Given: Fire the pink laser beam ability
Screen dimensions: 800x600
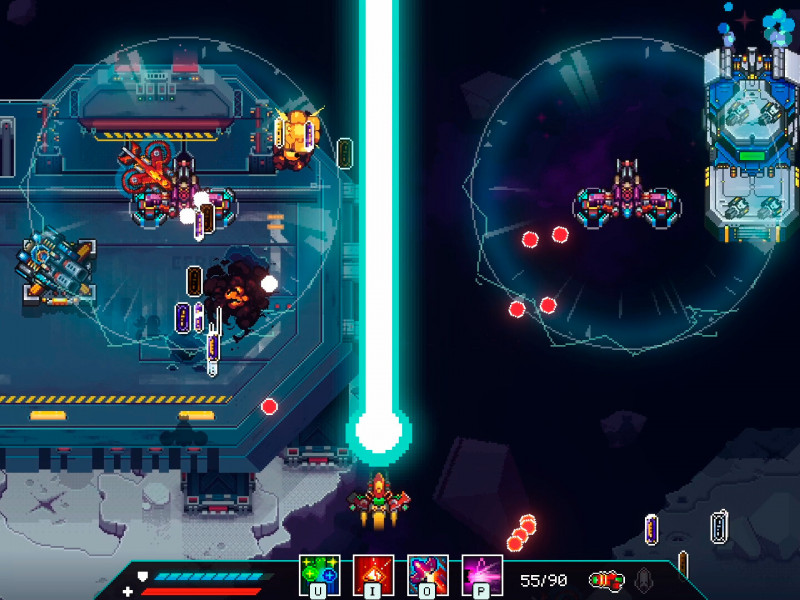Looking at the screenshot, I should coord(482,575).
